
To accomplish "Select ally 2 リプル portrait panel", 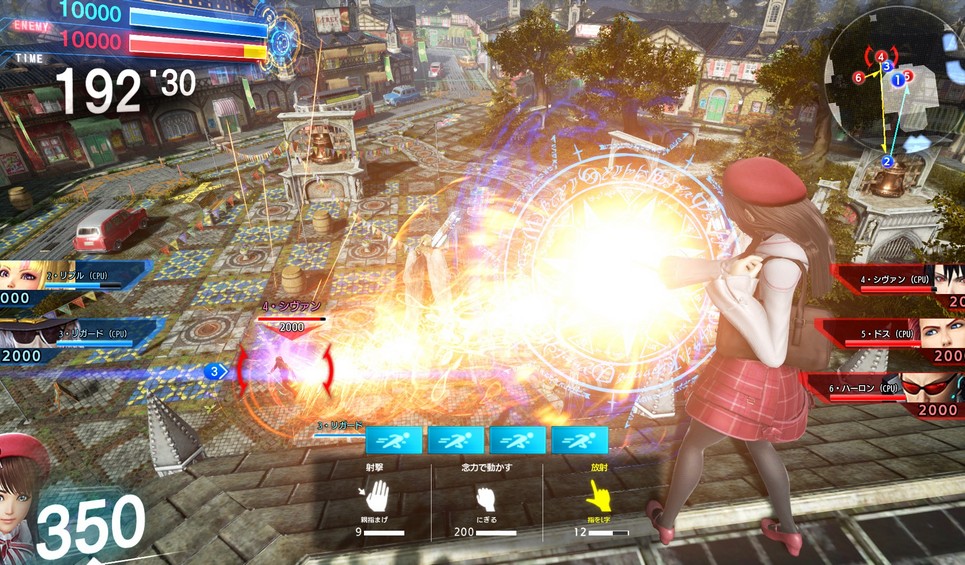I will [x=60, y=280].
